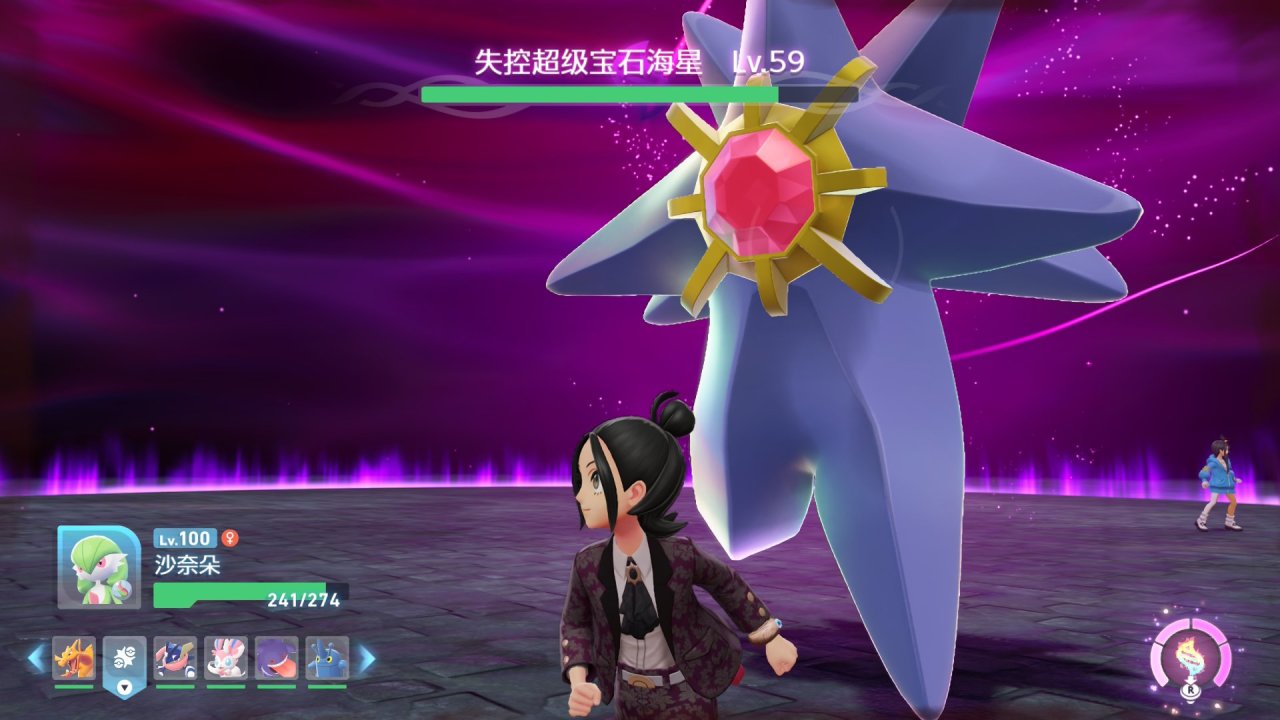Choose Sylveon from the party bar
The height and width of the screenshot is (720, 1280).
click(x=226, y=658)
